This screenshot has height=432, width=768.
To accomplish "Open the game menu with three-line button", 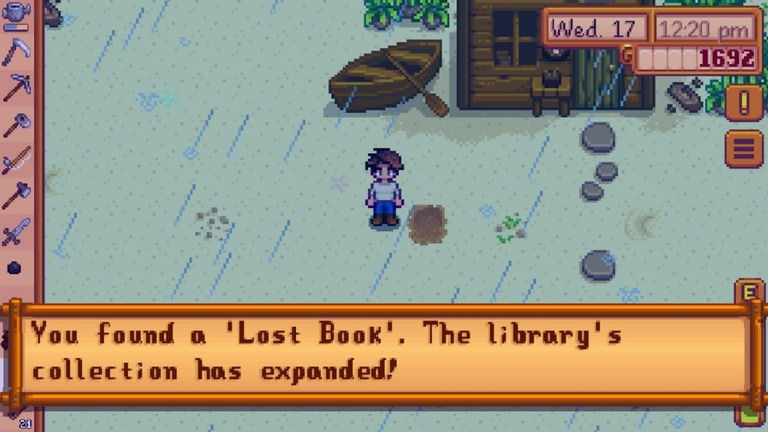I will 744,150.
